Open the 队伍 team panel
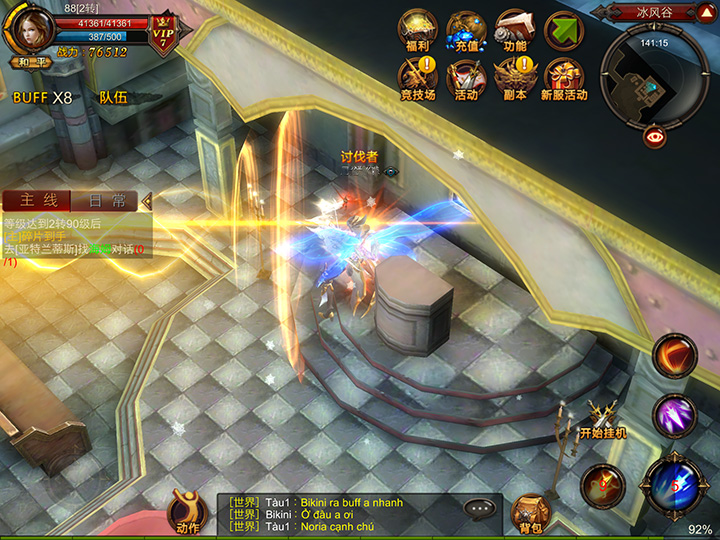Screen dimensions: 720x540 113,98
